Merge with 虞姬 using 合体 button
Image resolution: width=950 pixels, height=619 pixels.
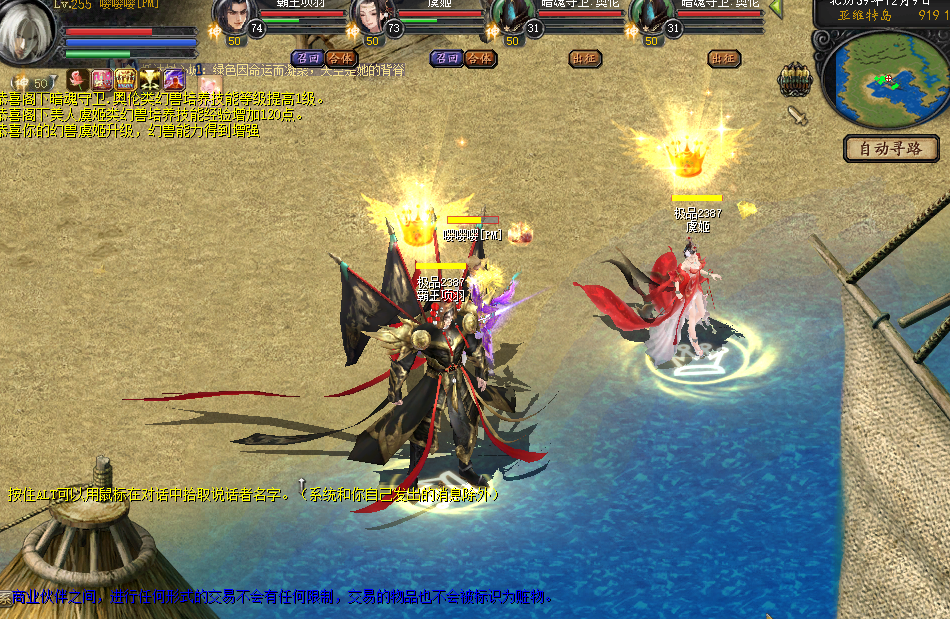[480, 58]
